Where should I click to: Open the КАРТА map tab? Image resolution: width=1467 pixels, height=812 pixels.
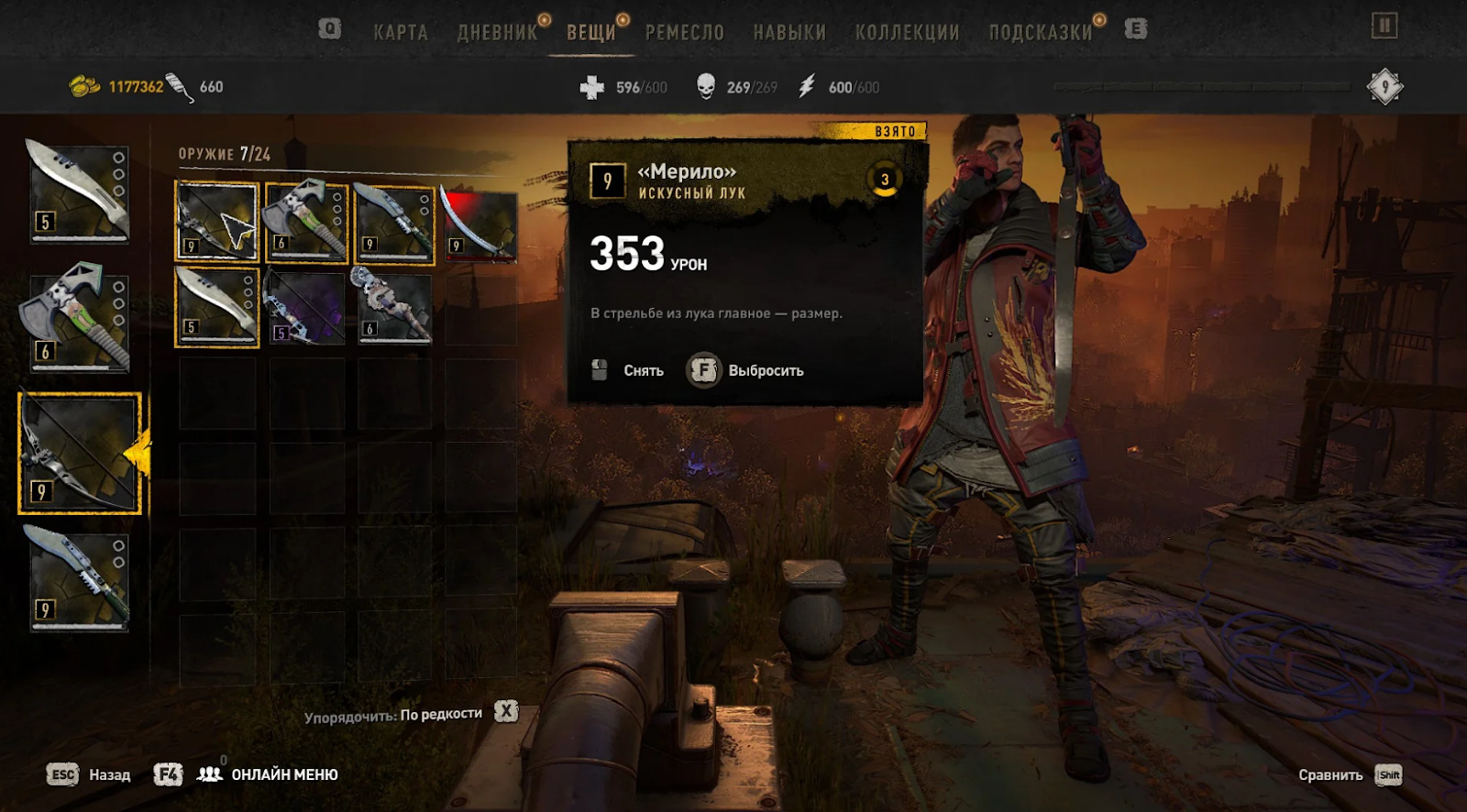coord(401,33)
